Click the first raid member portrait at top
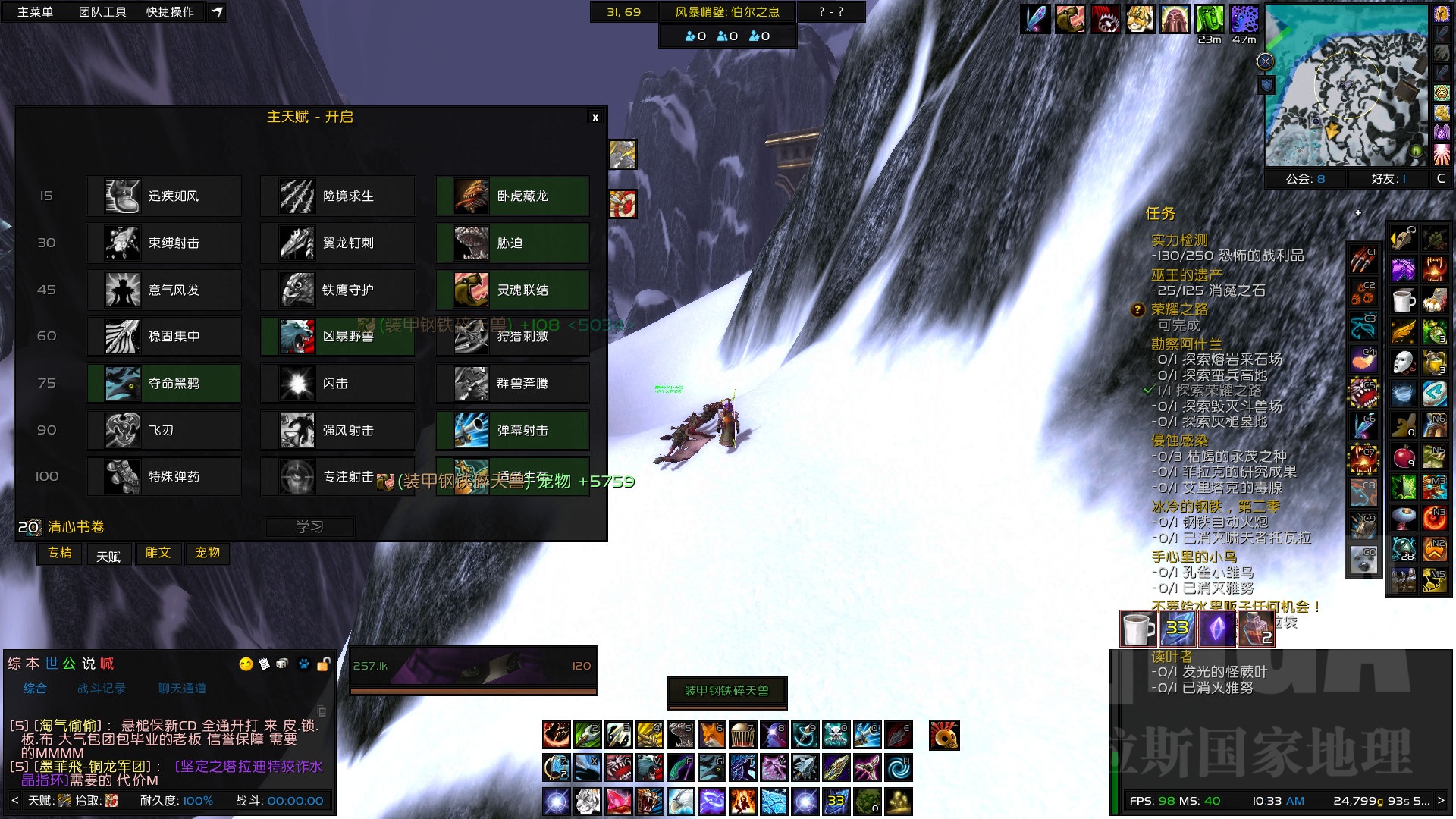This screenshot has height=819, width=1456. point(1036,19)
